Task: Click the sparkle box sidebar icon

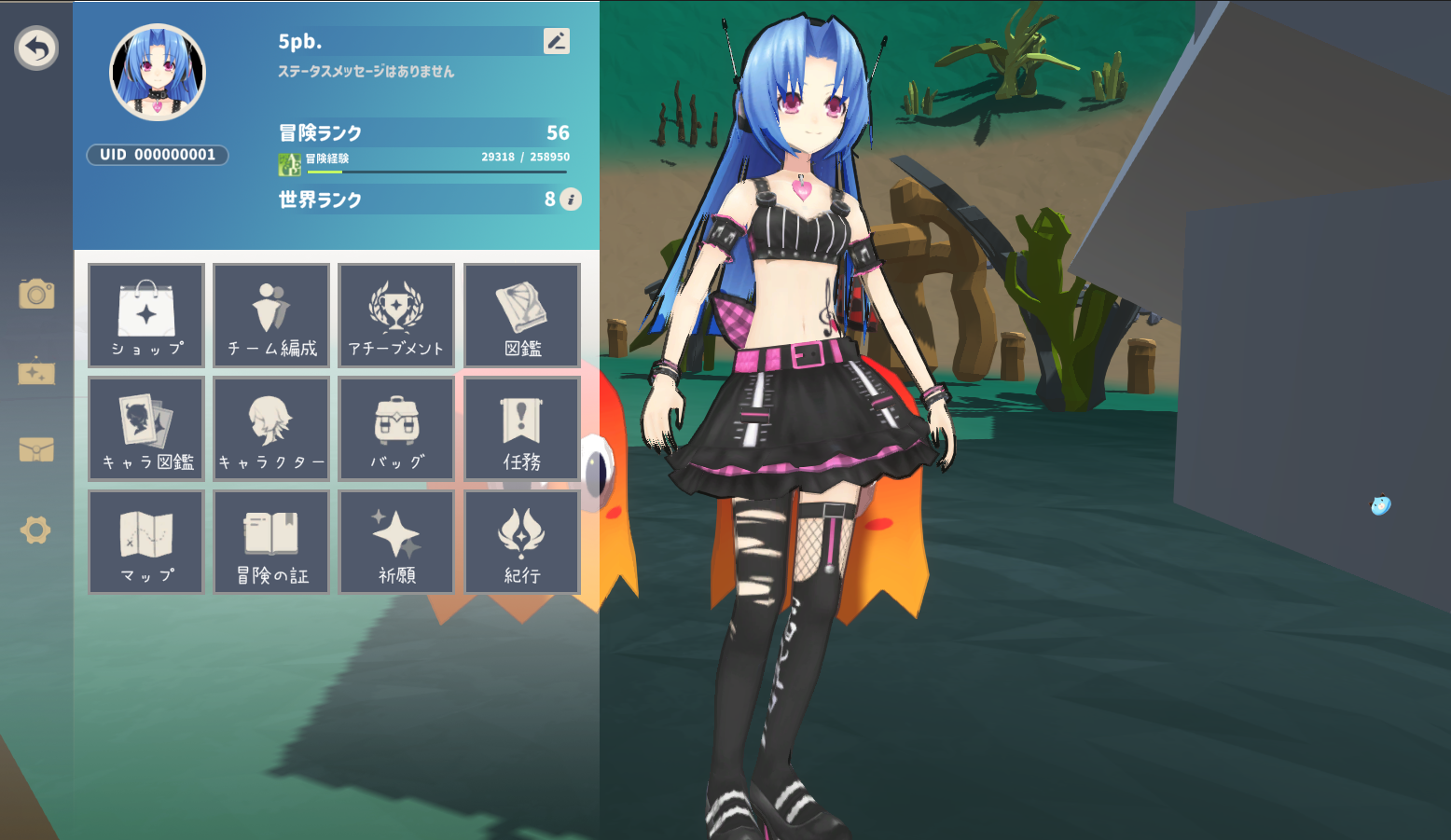Action: point(36,372)
